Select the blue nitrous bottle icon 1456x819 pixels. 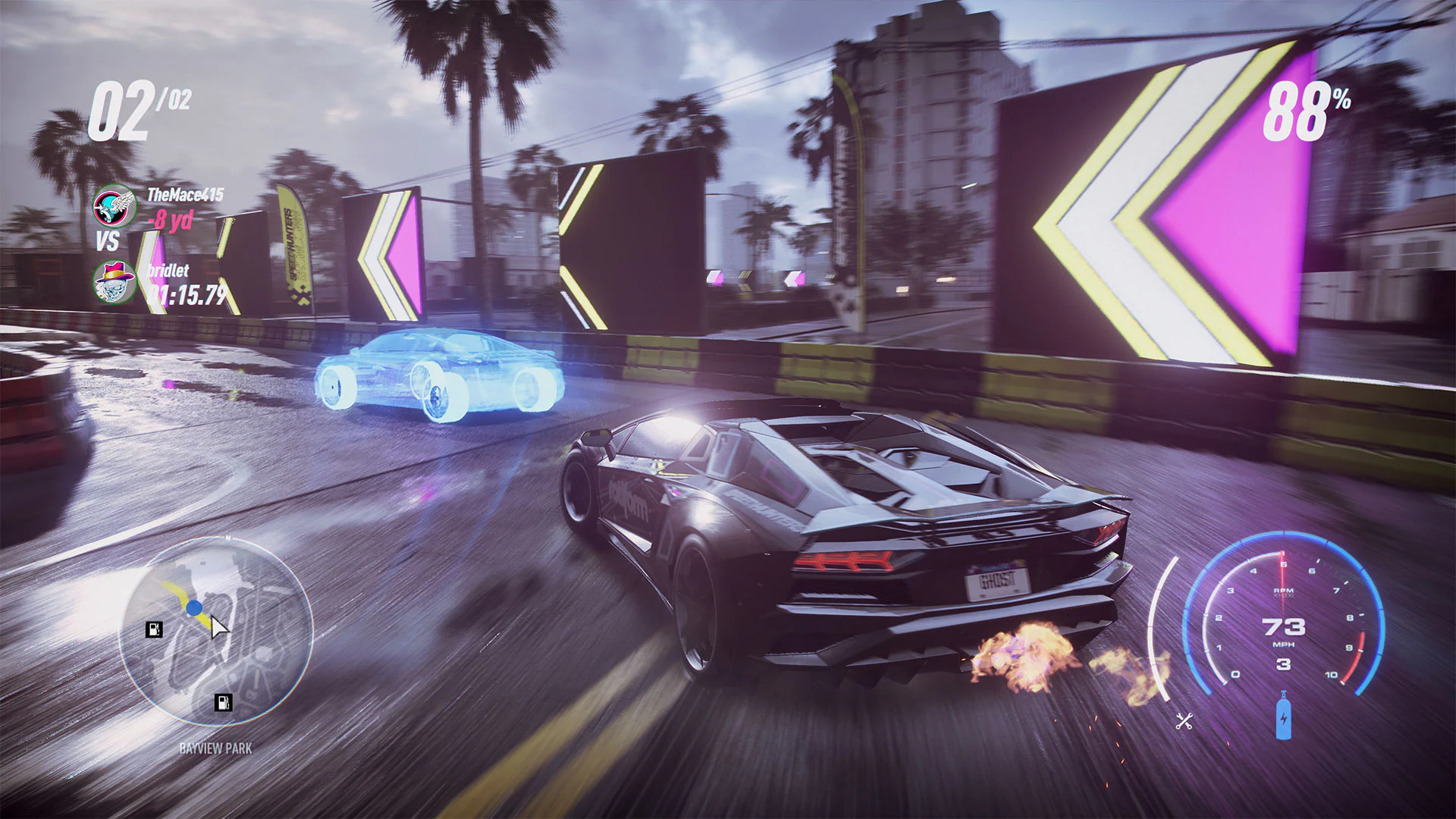[1284, 720]
